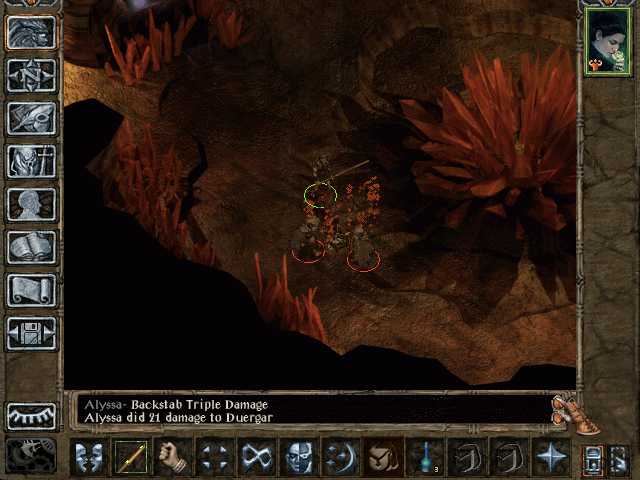
Task: Click the dragon emblem button in the corner
Action: pyautogui.click(x=32, y=456)
